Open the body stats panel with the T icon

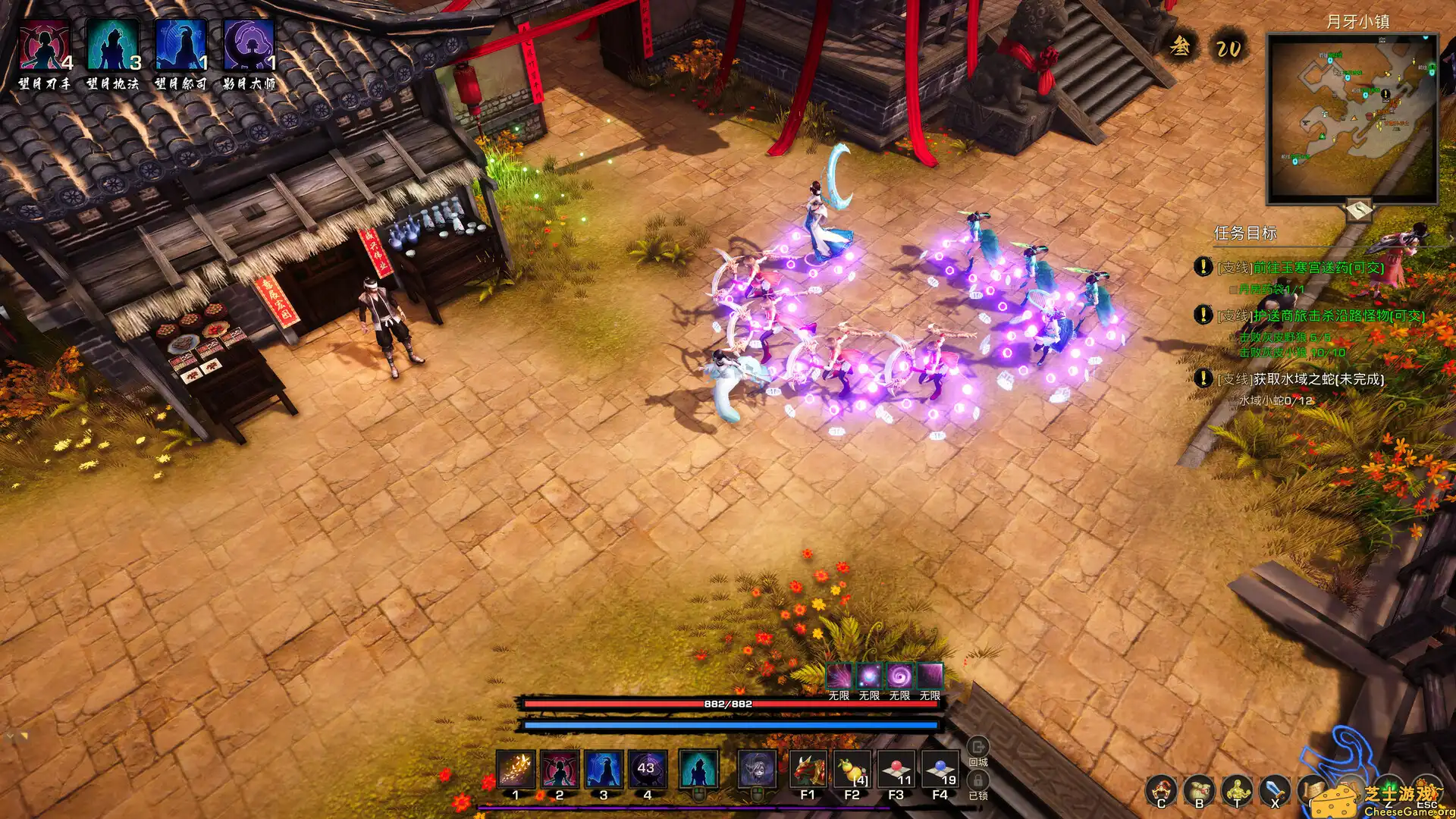coord(1237,791)
